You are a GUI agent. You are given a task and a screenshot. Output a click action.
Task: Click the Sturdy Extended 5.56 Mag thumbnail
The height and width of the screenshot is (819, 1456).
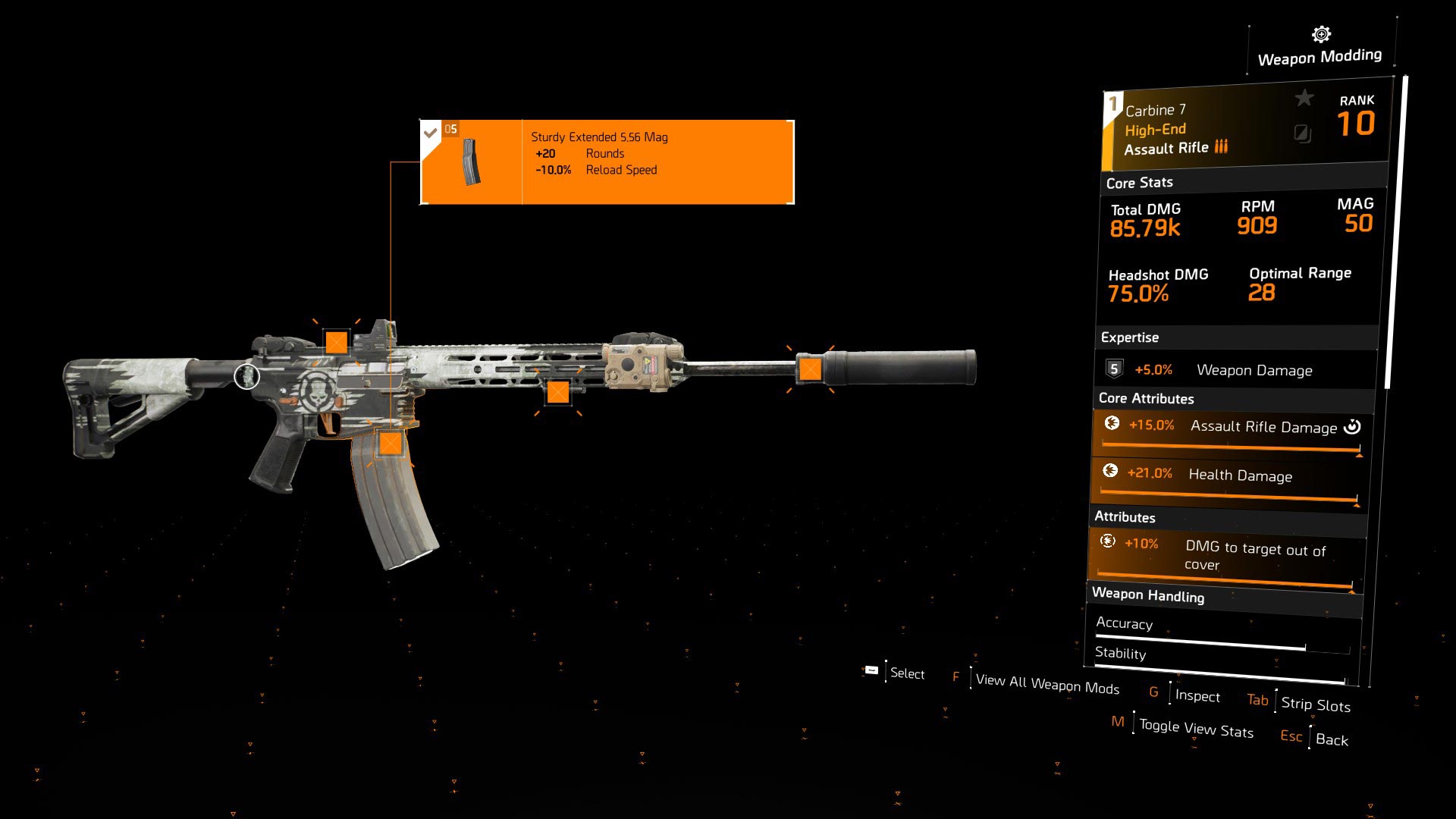click(470, 161)
